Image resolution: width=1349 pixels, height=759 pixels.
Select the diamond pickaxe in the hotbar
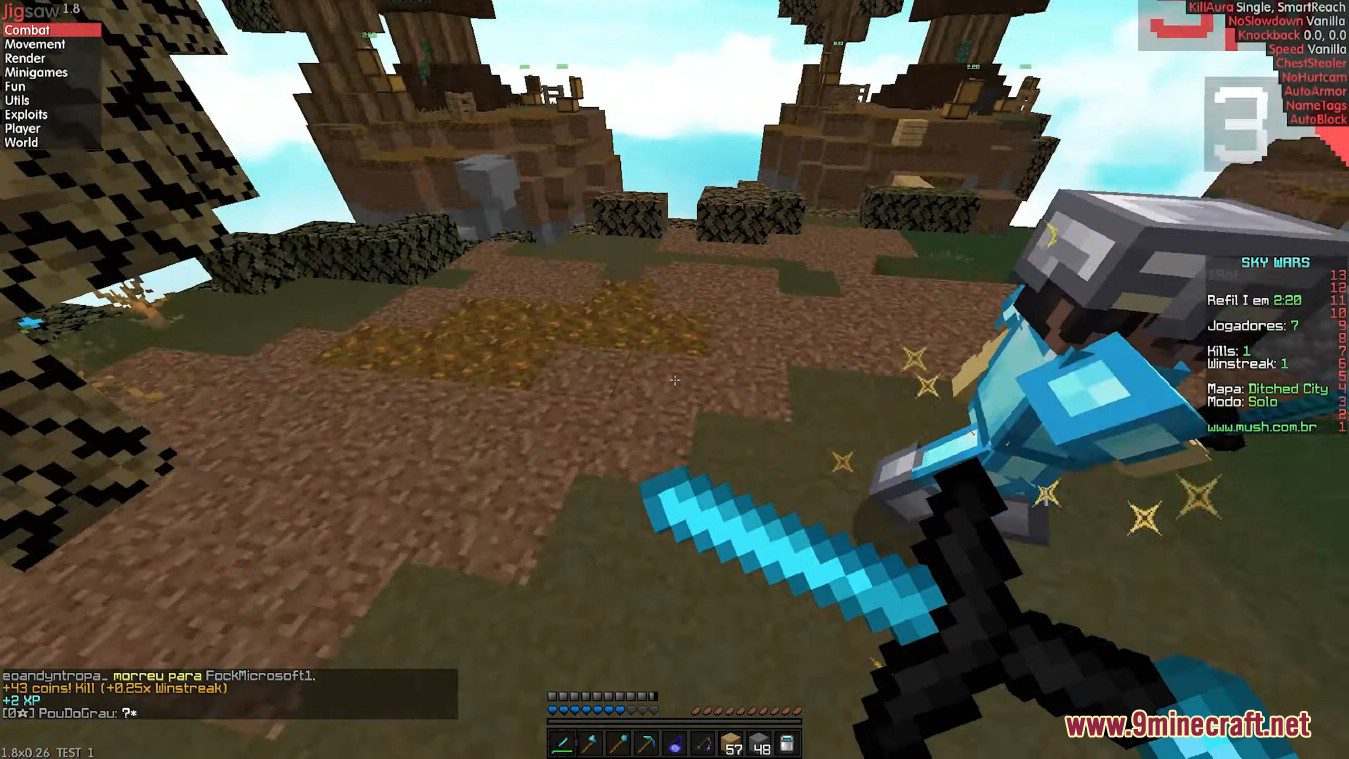click(645, 742)
